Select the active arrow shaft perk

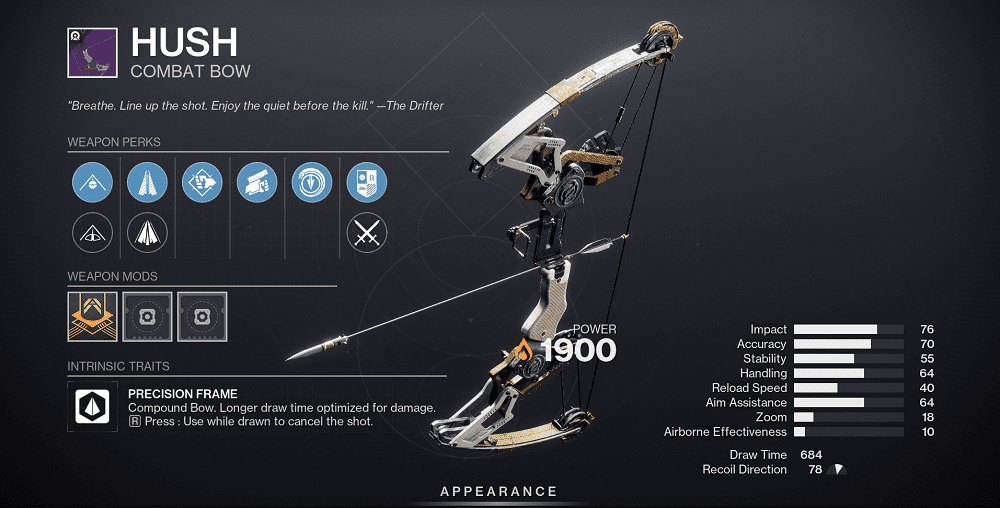tap(147, 184)
